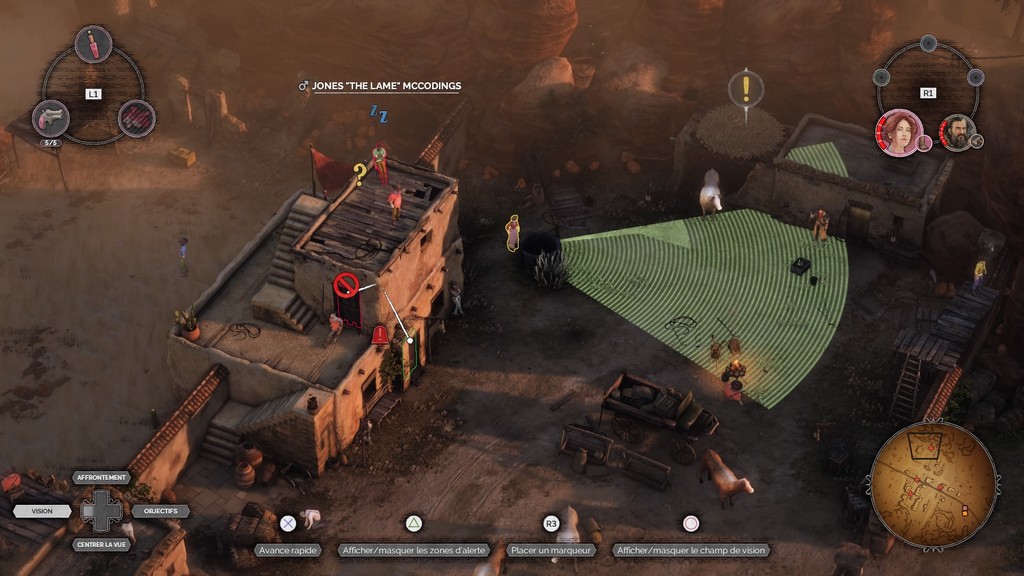This screenshot has height=576, width=1024.
Task: Select the red-haired woman character portrait
Action: (x=899, y=133)
